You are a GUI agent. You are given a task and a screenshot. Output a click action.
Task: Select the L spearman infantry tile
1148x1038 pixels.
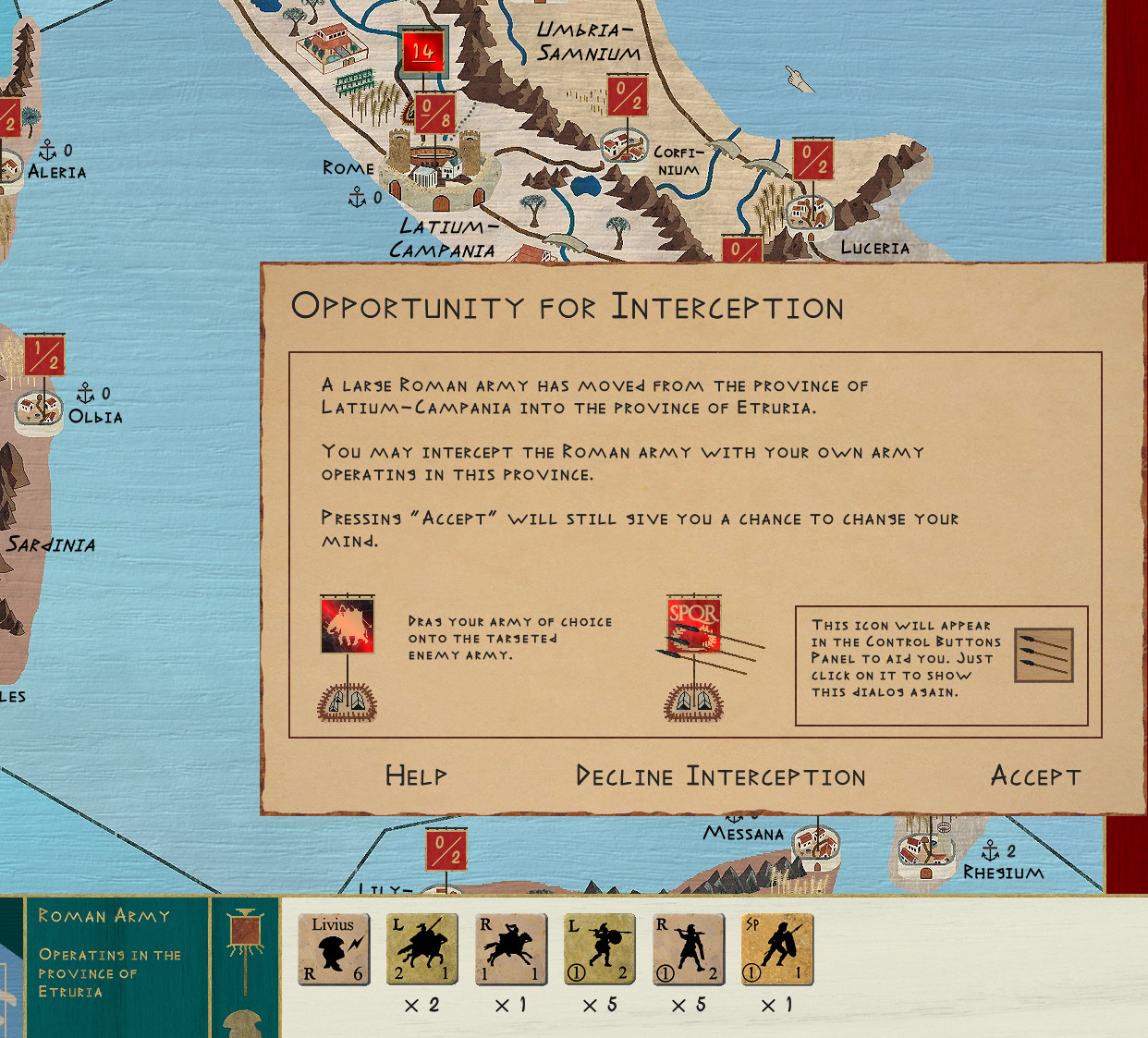pyautogui.click(x=599, y=949)
